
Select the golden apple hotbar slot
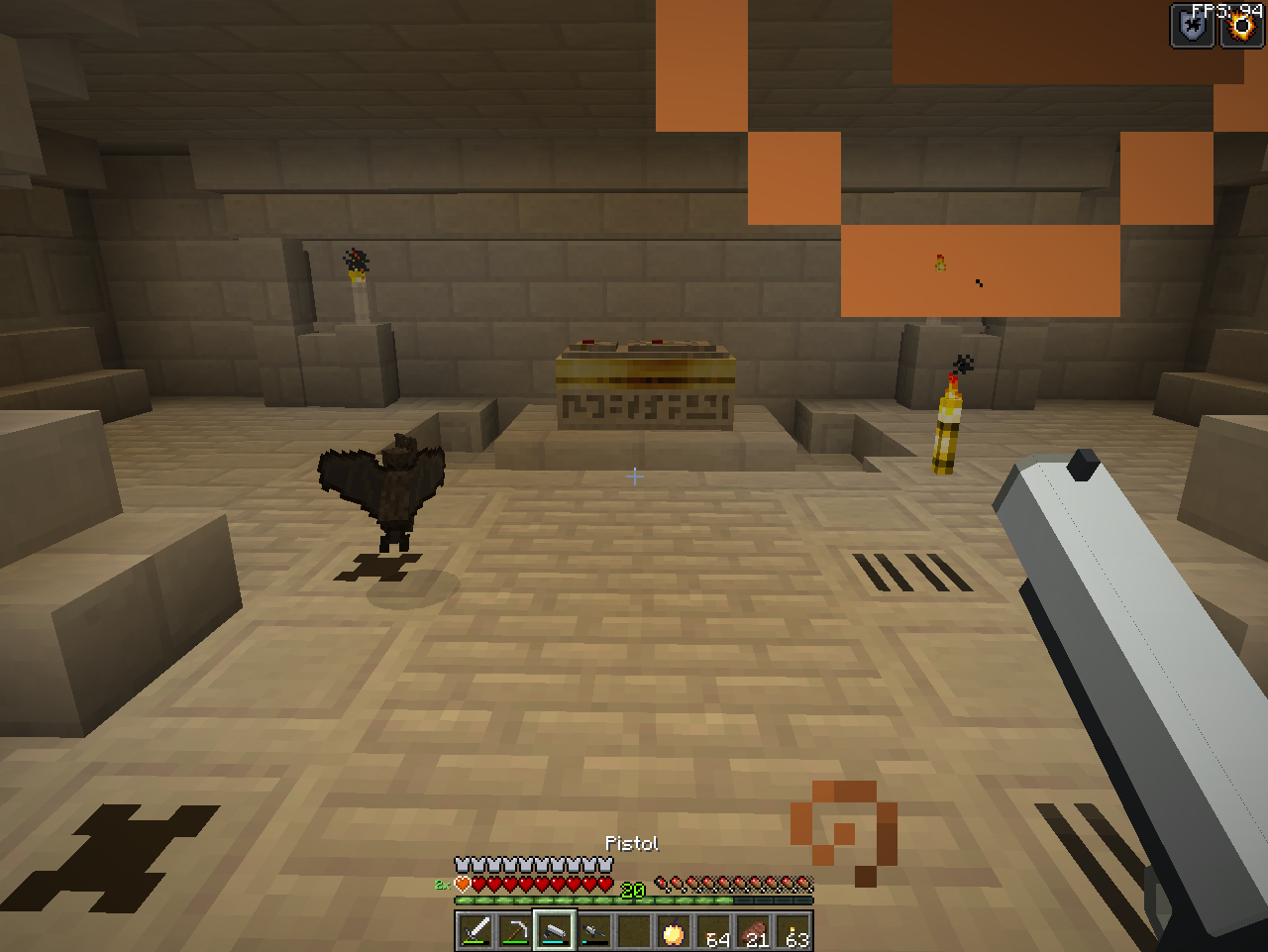click(x=674, y=931)
